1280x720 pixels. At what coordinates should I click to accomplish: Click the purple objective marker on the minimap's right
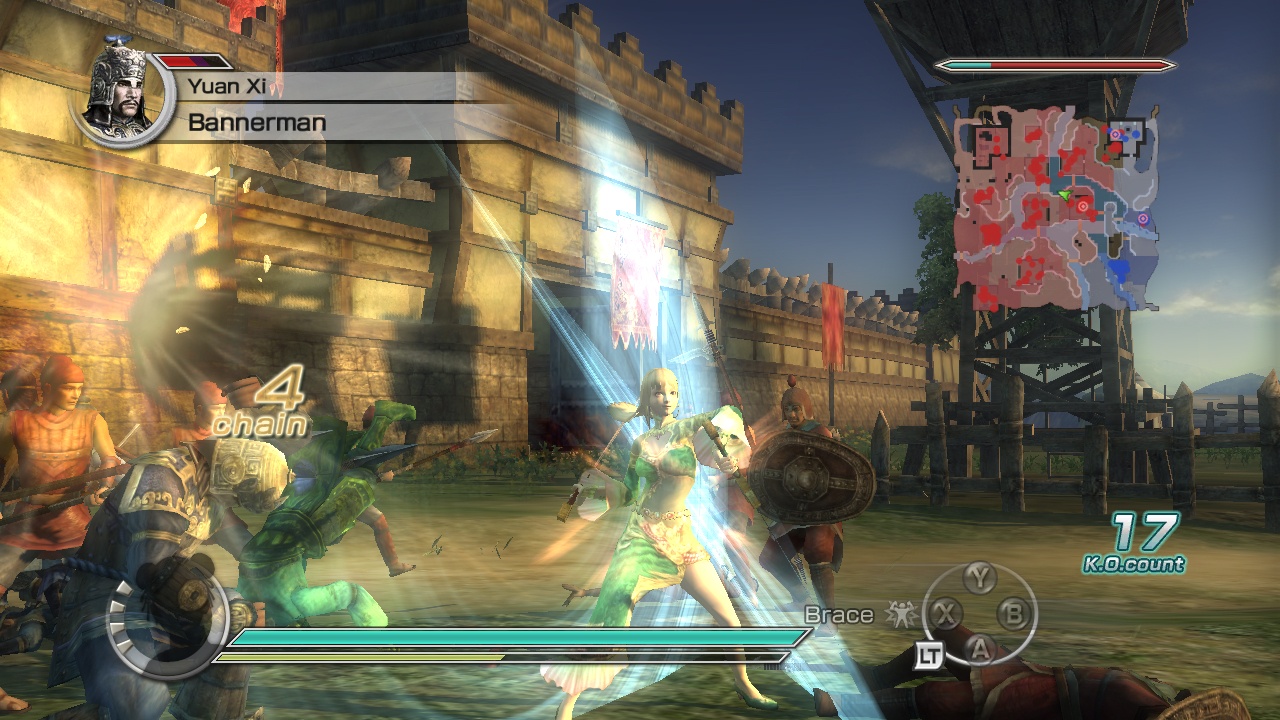point(1143,218)
